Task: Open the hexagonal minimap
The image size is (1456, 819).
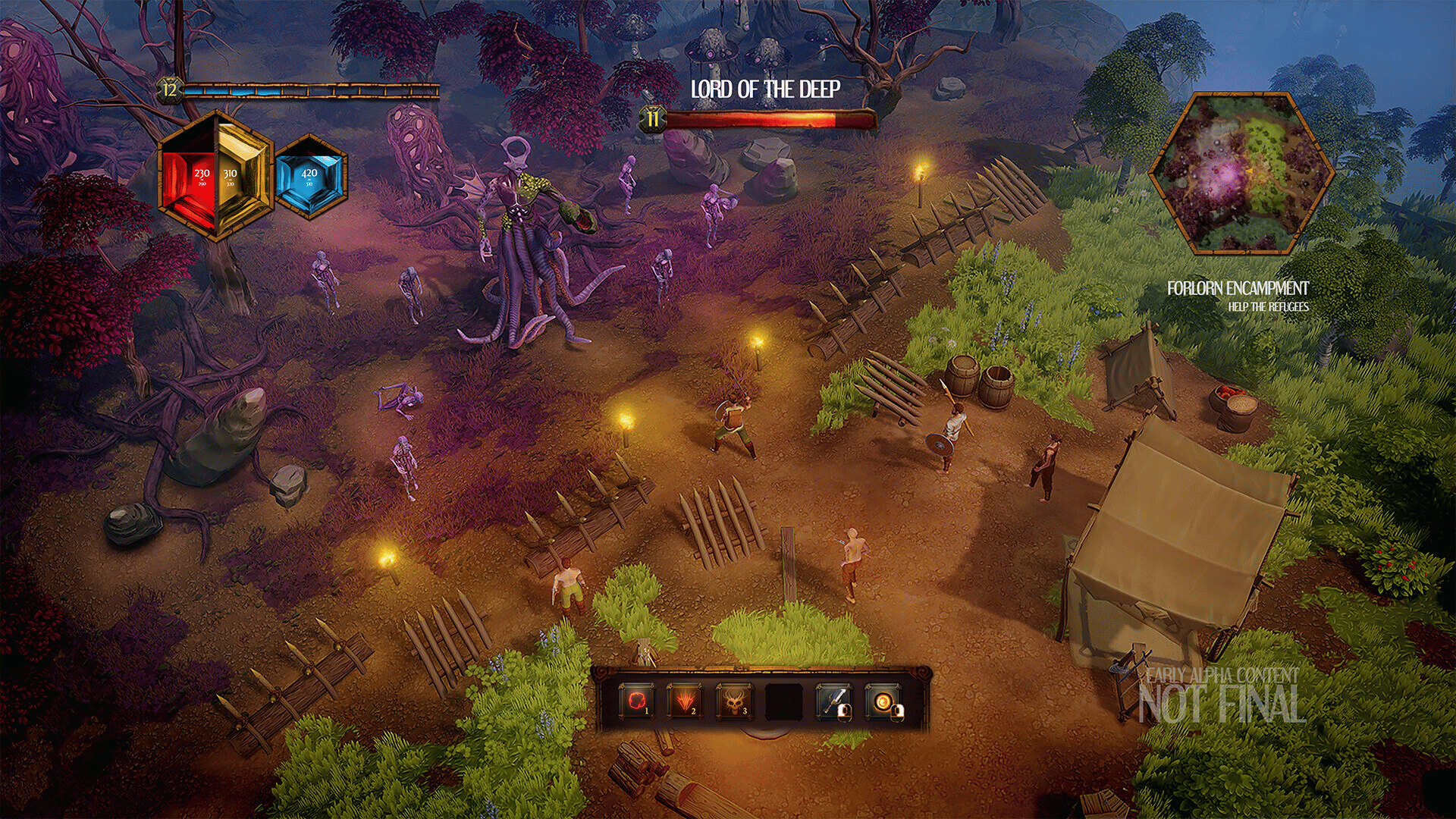Action: coord(1241,174)
